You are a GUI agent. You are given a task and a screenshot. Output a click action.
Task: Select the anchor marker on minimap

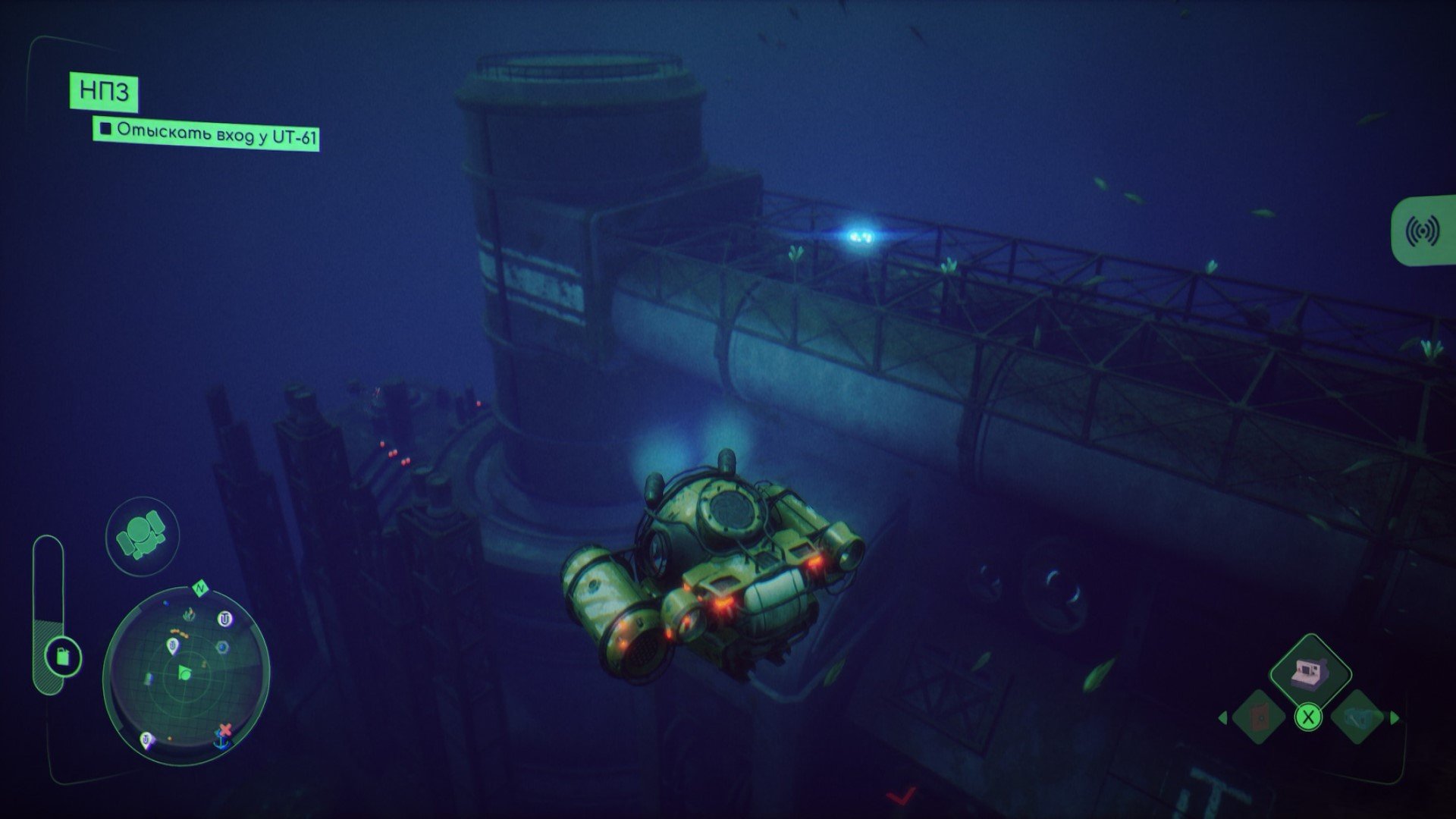(221, 745)
